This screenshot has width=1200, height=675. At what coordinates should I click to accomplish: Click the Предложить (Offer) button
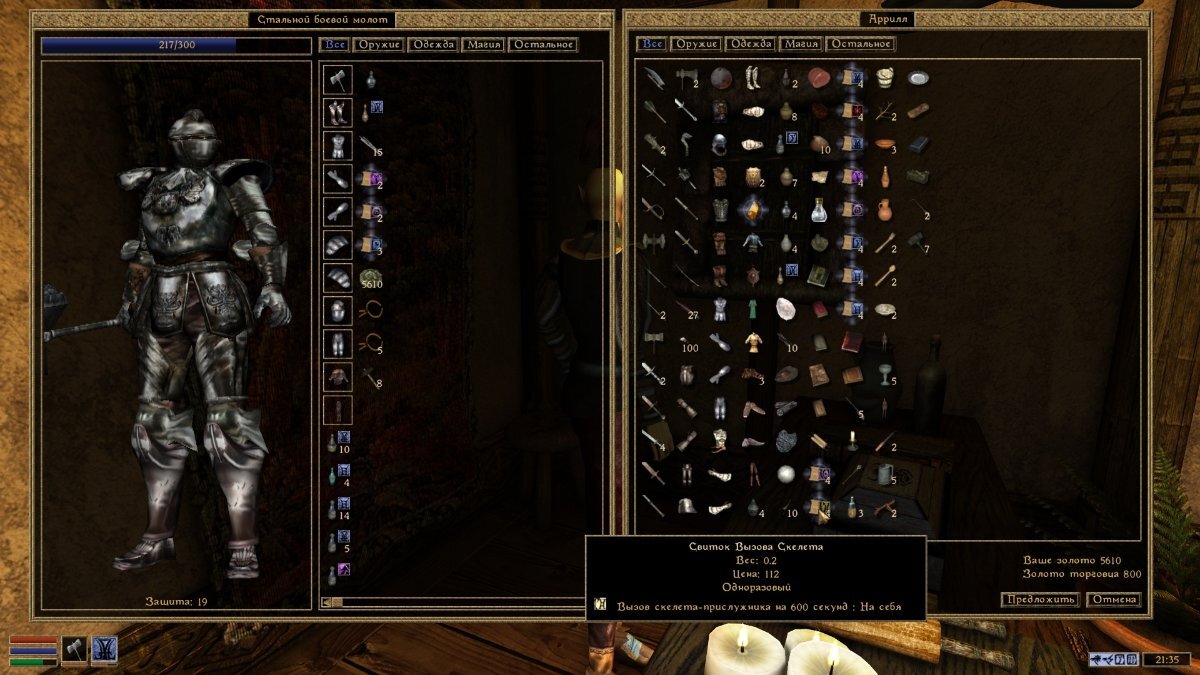click(1040, 599)
